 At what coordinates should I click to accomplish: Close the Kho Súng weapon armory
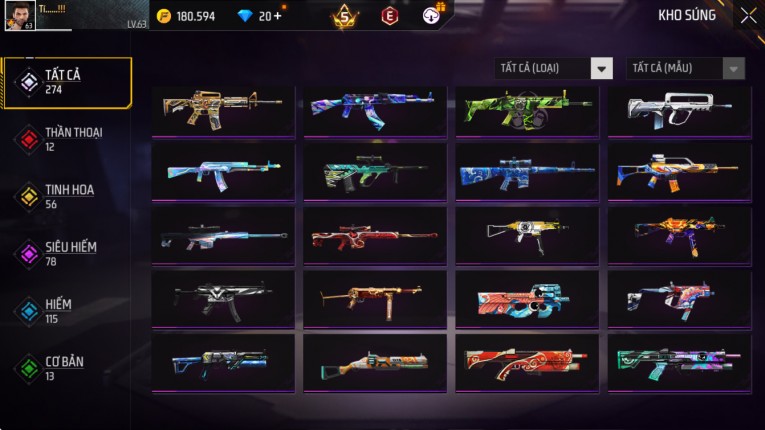[747, 15]
